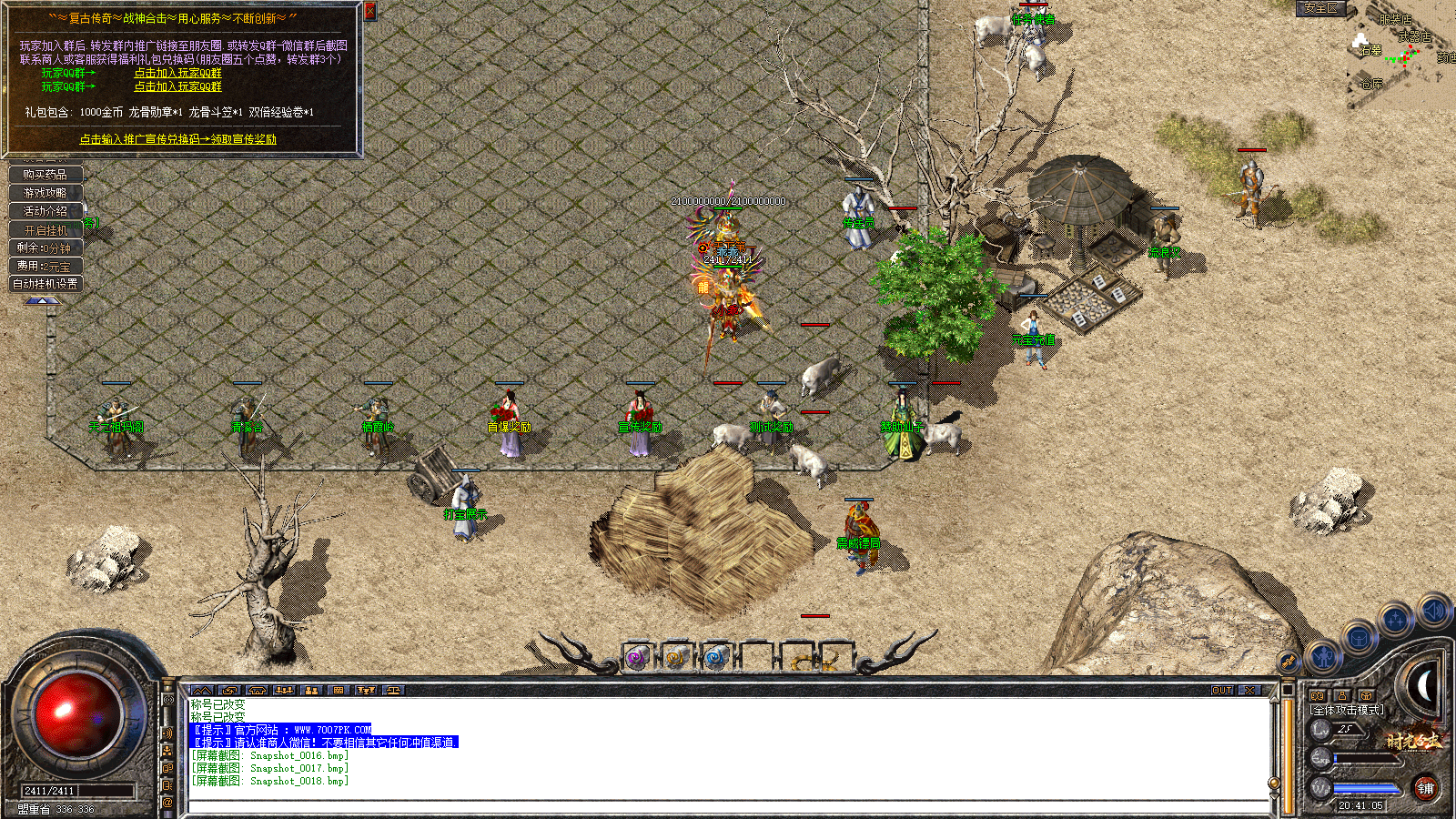Image resolution: width=1456 pixels, height=819 pixels.
Task: Click the 铺 personal shop icon
Action: click(1427, 790)
